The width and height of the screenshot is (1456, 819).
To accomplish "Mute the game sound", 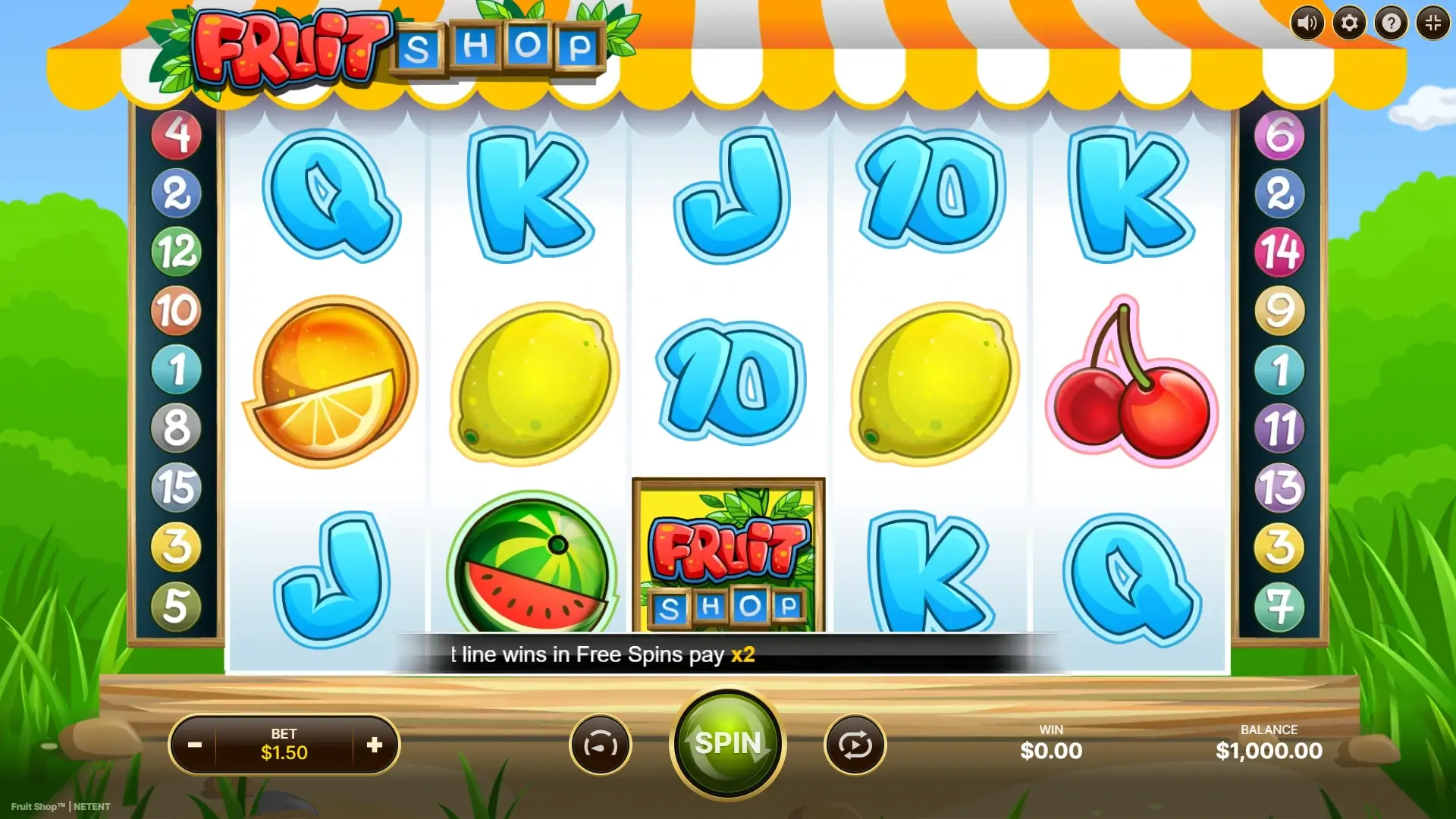I will (1307, 22).
